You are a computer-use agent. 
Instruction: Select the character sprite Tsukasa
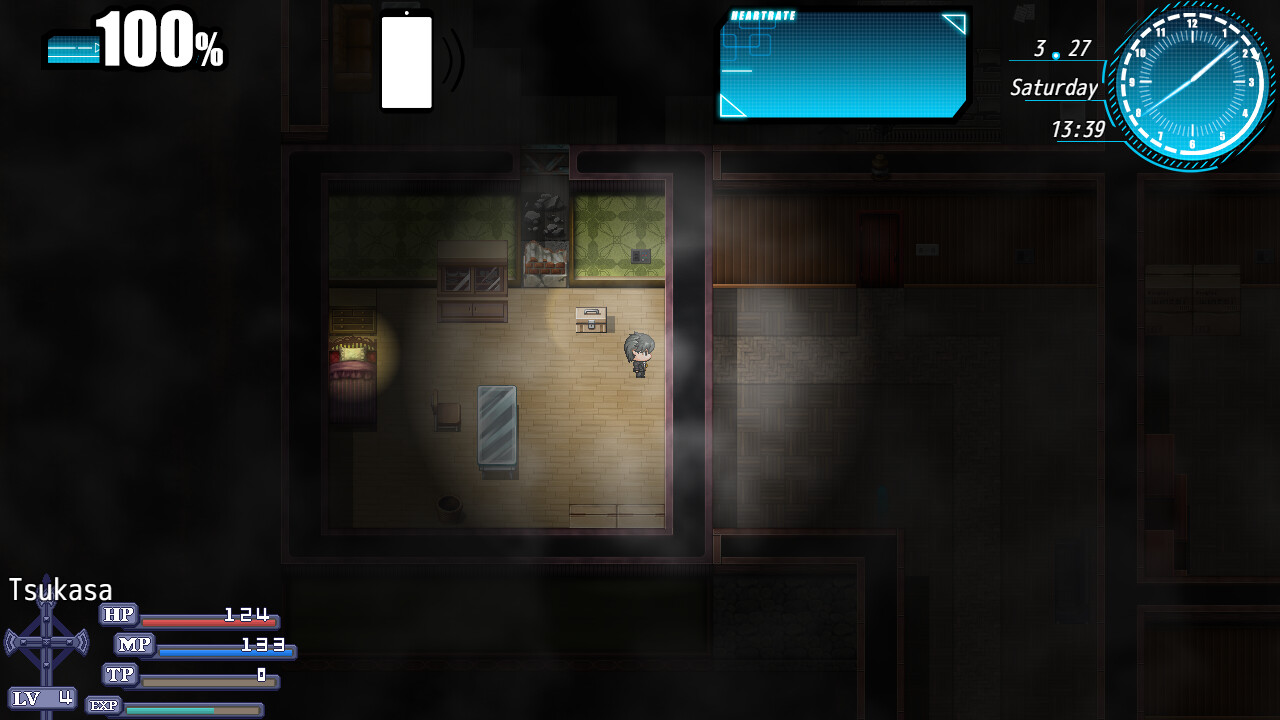638,355
